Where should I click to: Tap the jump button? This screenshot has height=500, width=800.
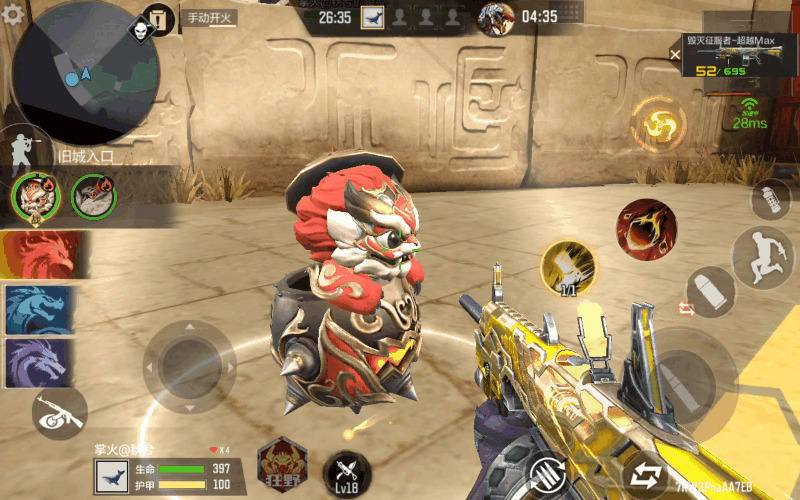pos(761,257)
